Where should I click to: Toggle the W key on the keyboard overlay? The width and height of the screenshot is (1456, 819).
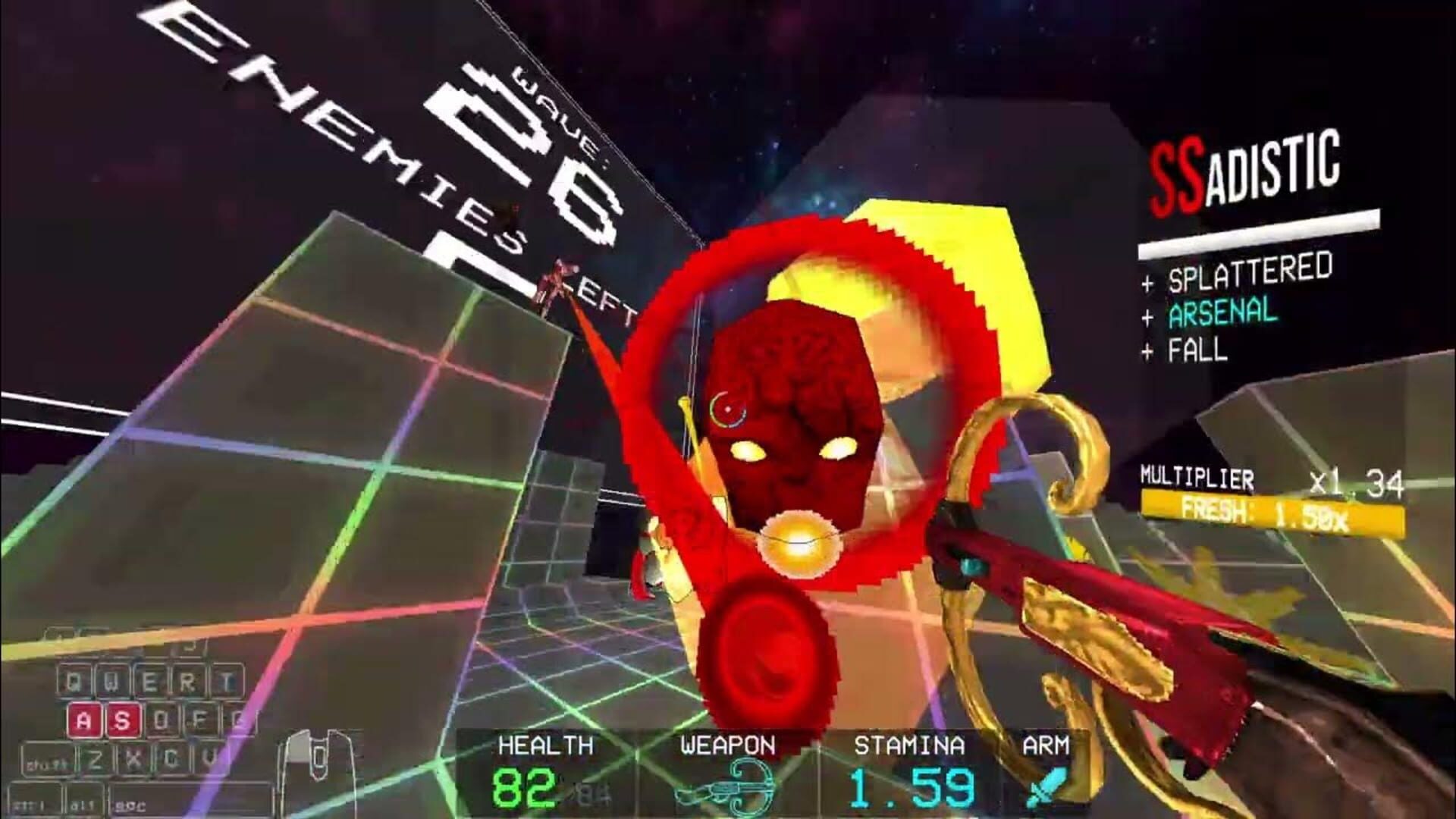[x=113, y=679]
